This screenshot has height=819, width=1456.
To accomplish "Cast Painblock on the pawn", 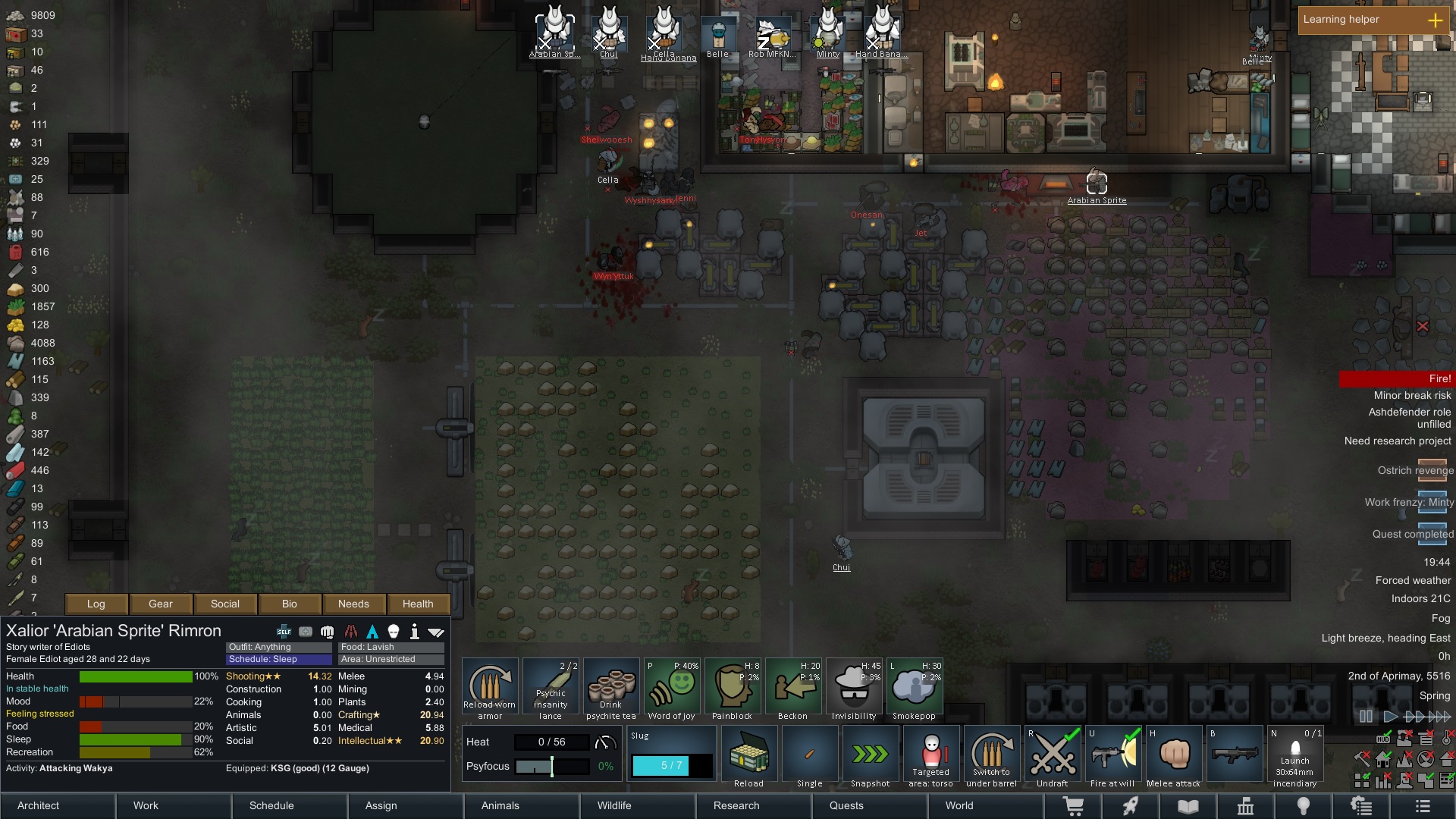I will (x=733, y=686).
